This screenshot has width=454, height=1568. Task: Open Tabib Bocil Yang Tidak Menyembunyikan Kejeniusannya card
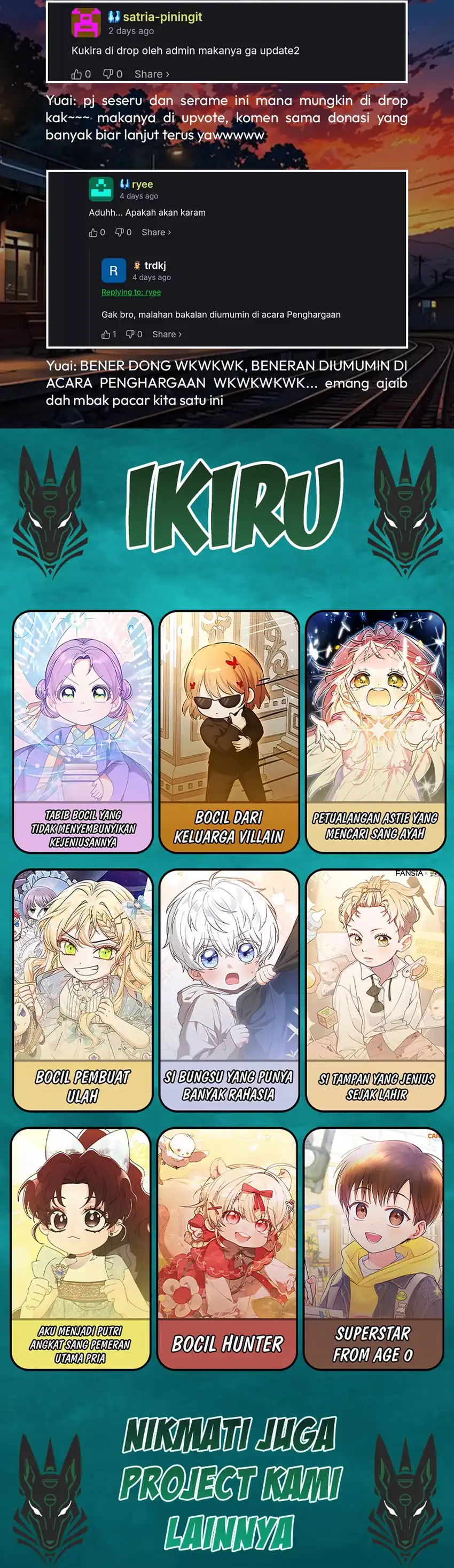tap(83, 731)
